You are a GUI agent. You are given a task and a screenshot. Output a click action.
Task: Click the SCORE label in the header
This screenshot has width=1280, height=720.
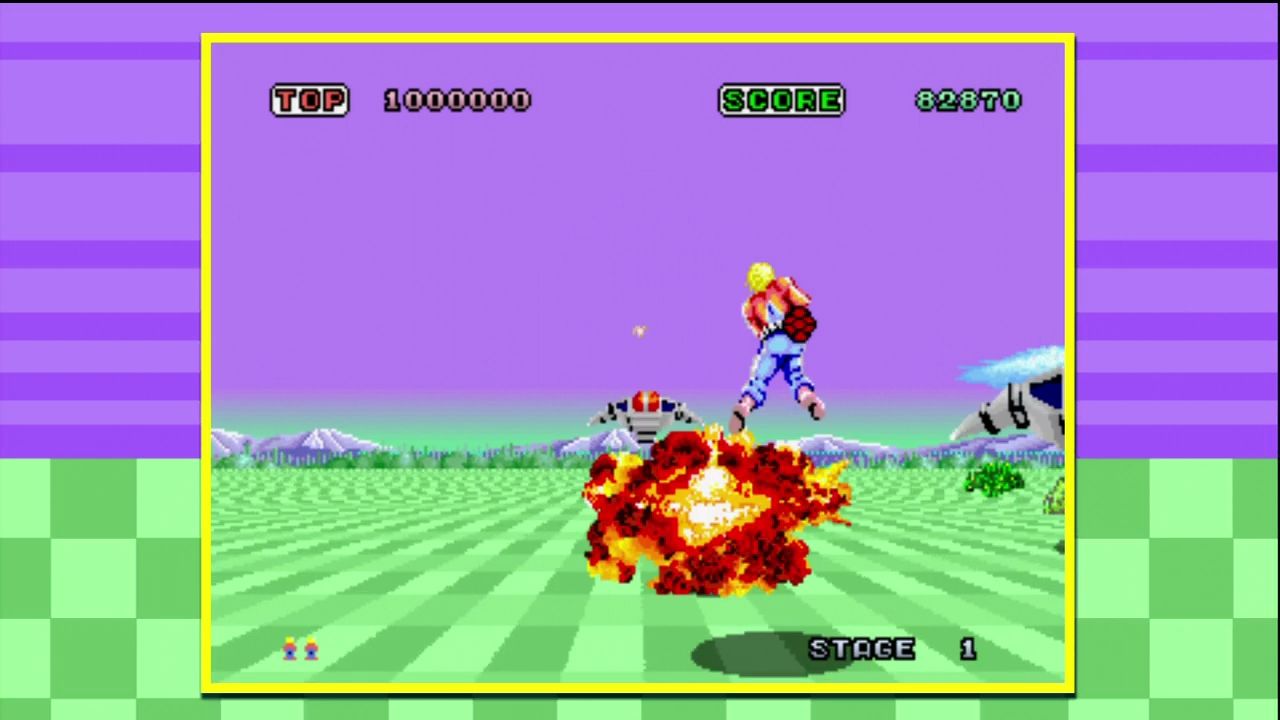pos(782,100)
